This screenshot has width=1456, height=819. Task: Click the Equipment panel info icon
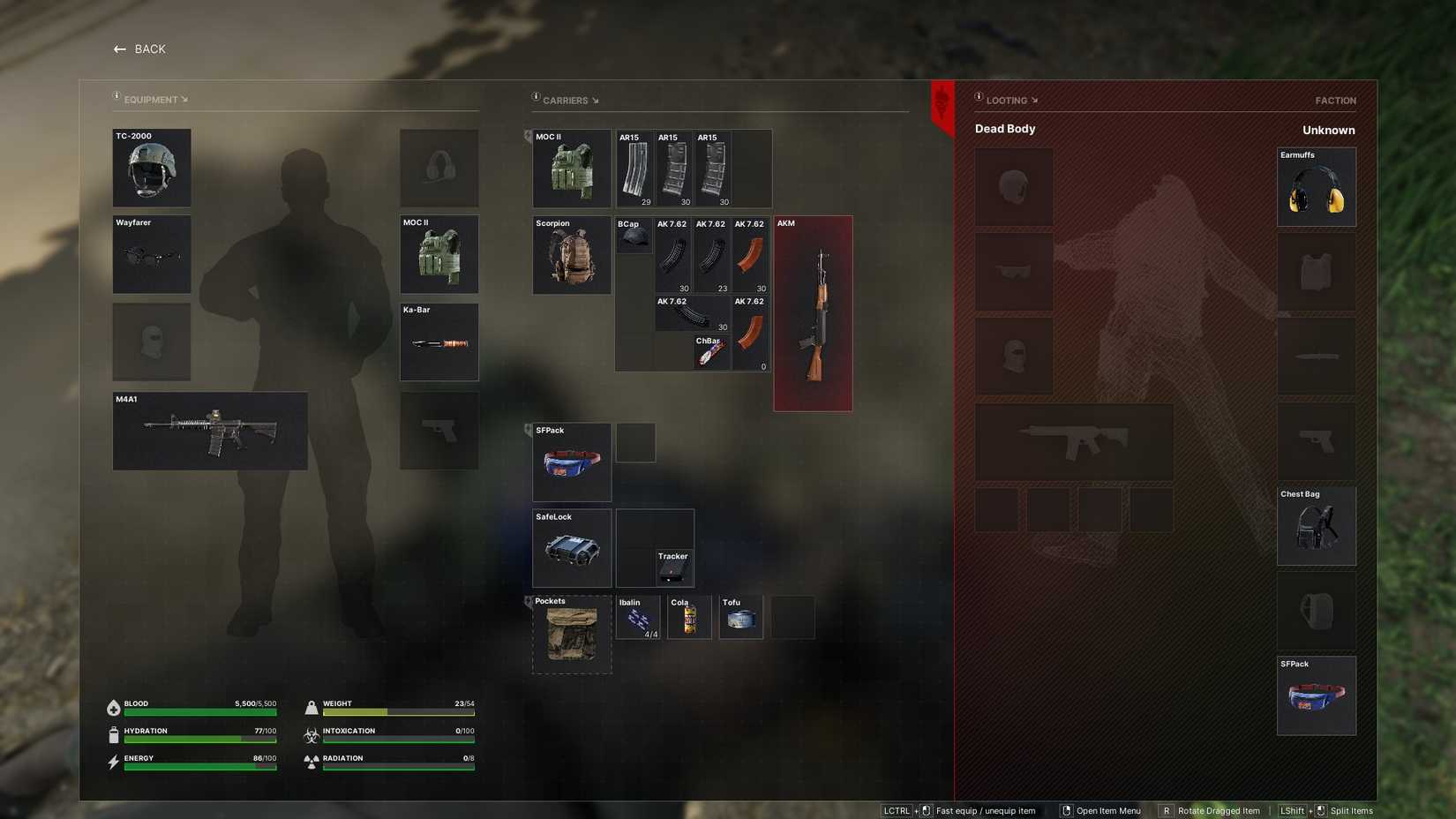pos(116,95)
